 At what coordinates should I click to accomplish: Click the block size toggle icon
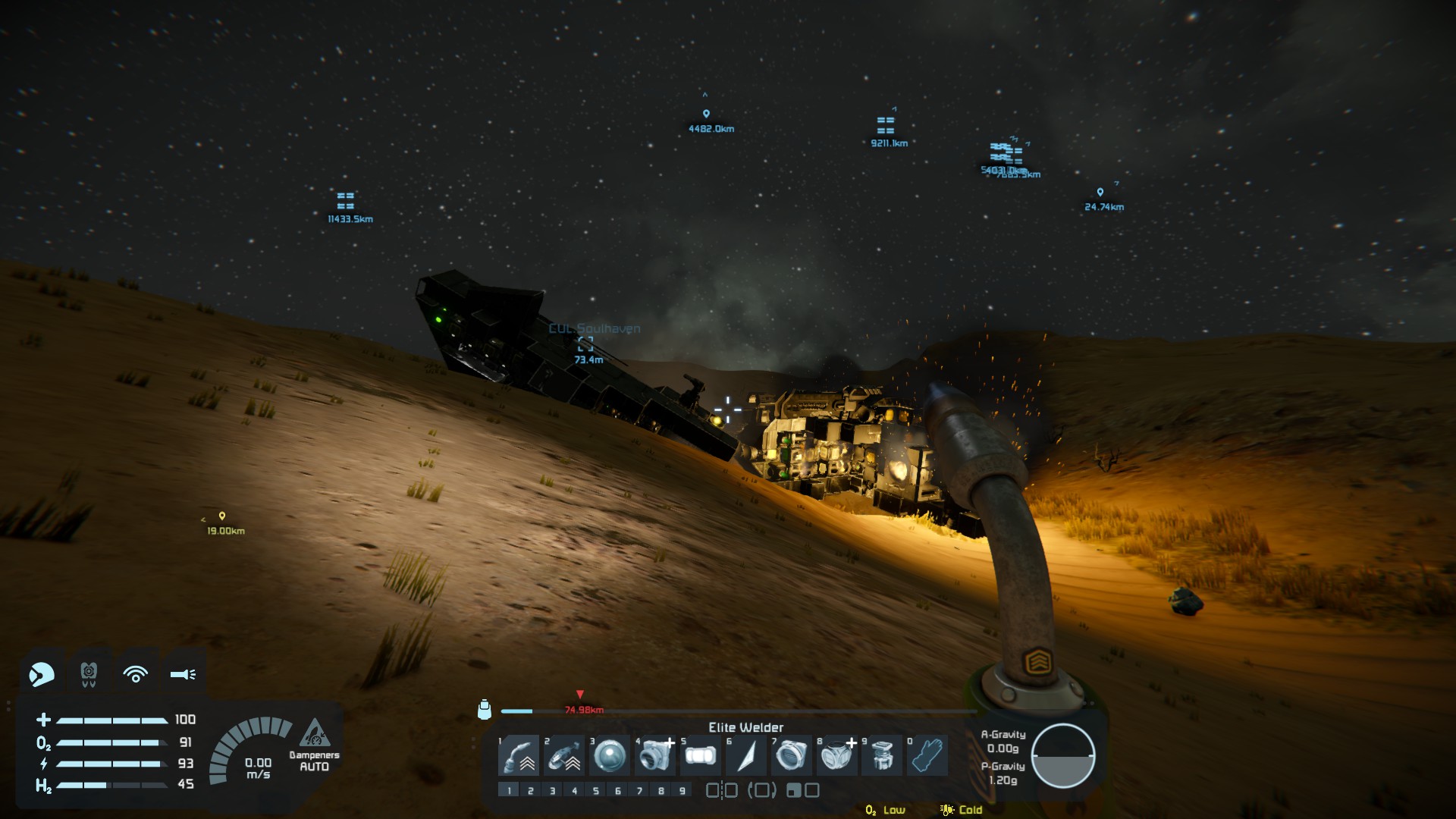[802, 790]
